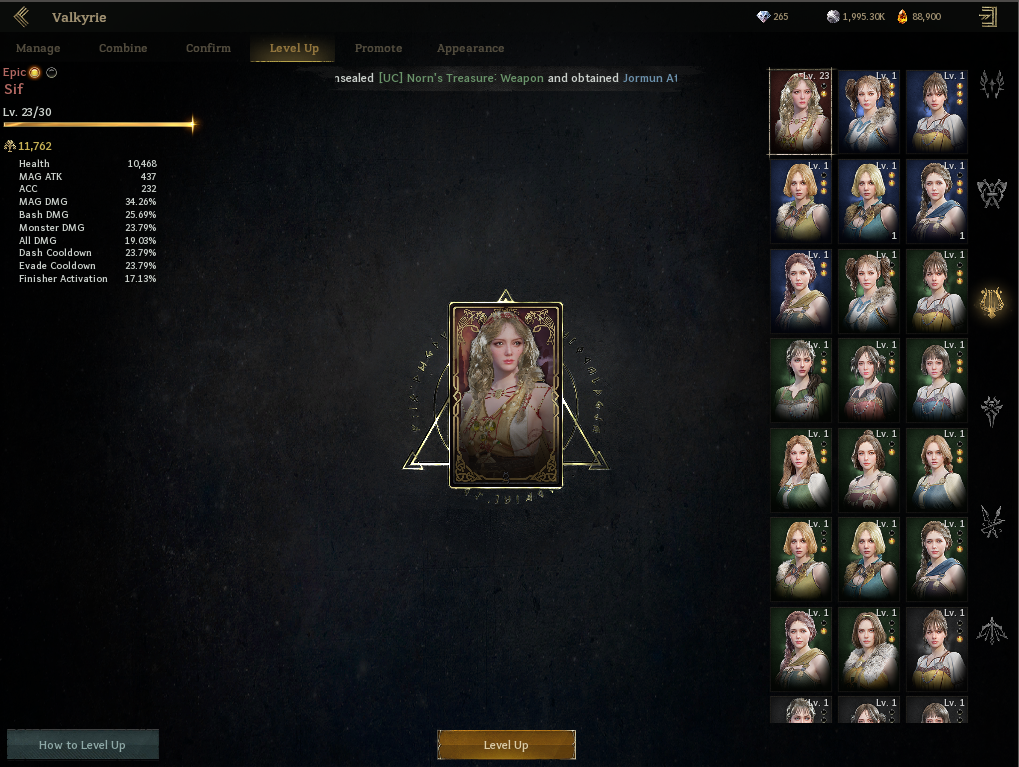This screenshot has height=767, width=1019.
Task: Click the Level Up tab
Action: click(294, 48)
